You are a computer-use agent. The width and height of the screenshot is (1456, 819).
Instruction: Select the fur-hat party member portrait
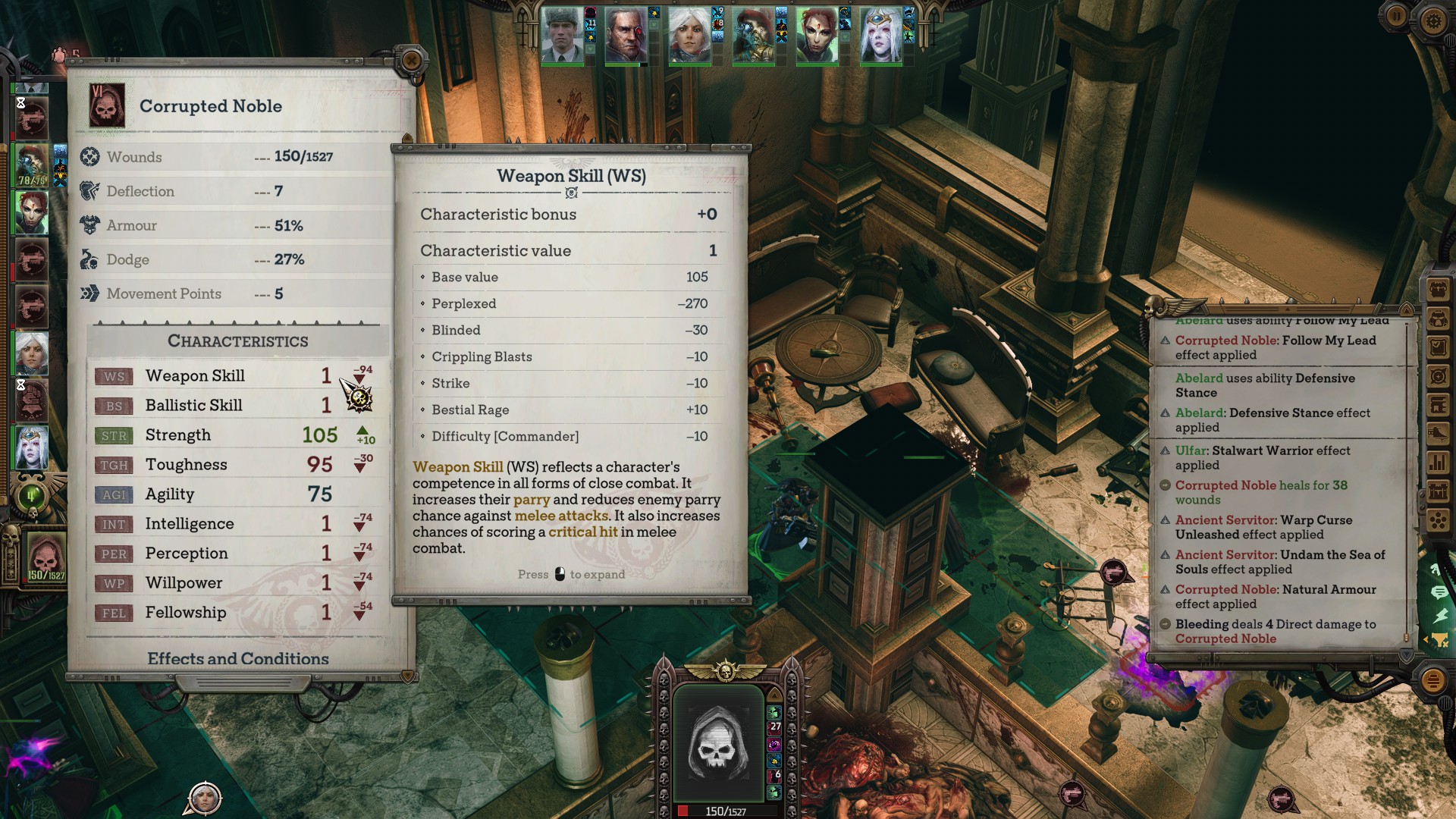562,36
